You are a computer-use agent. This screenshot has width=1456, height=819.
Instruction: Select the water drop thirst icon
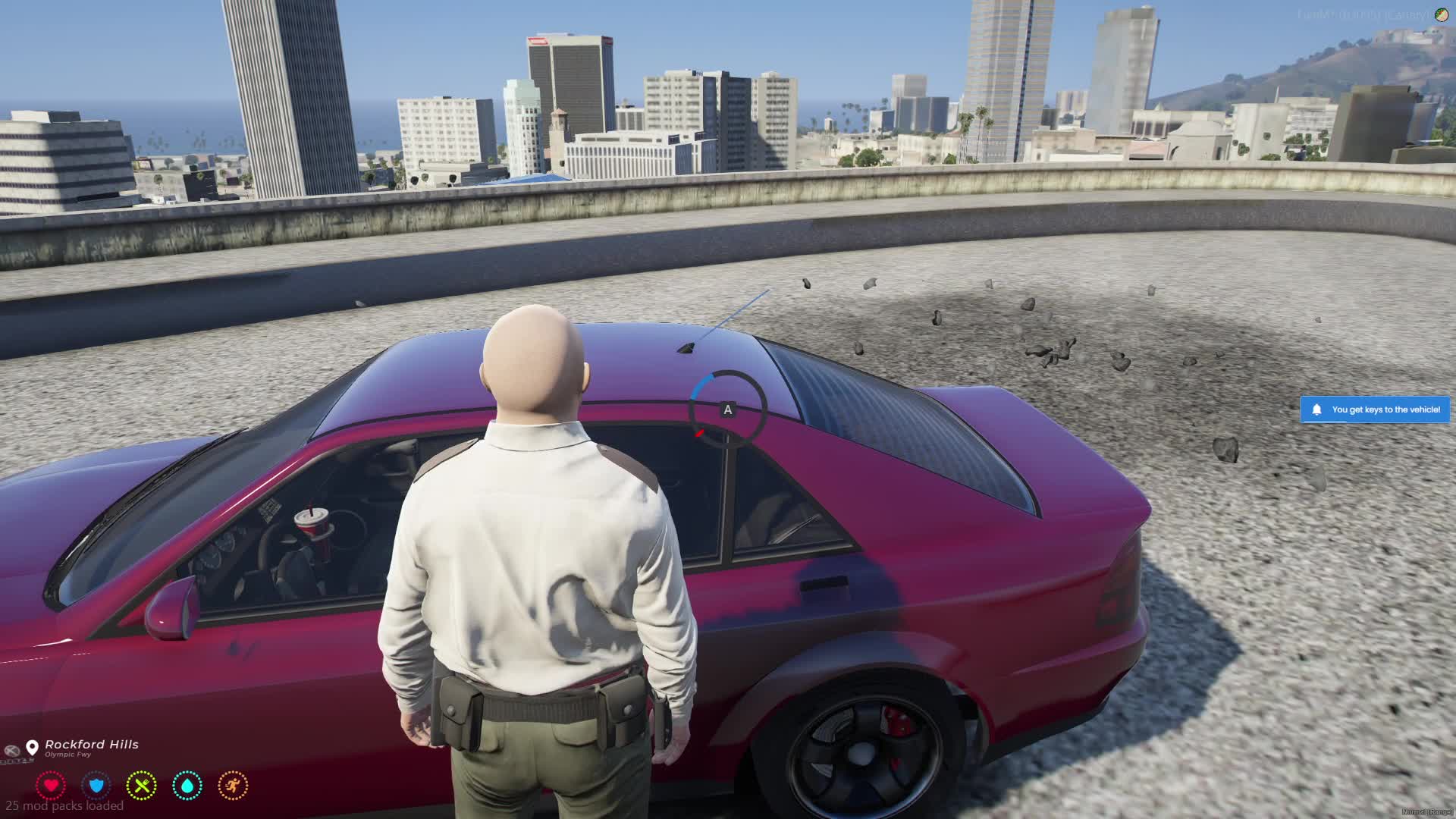187,786
